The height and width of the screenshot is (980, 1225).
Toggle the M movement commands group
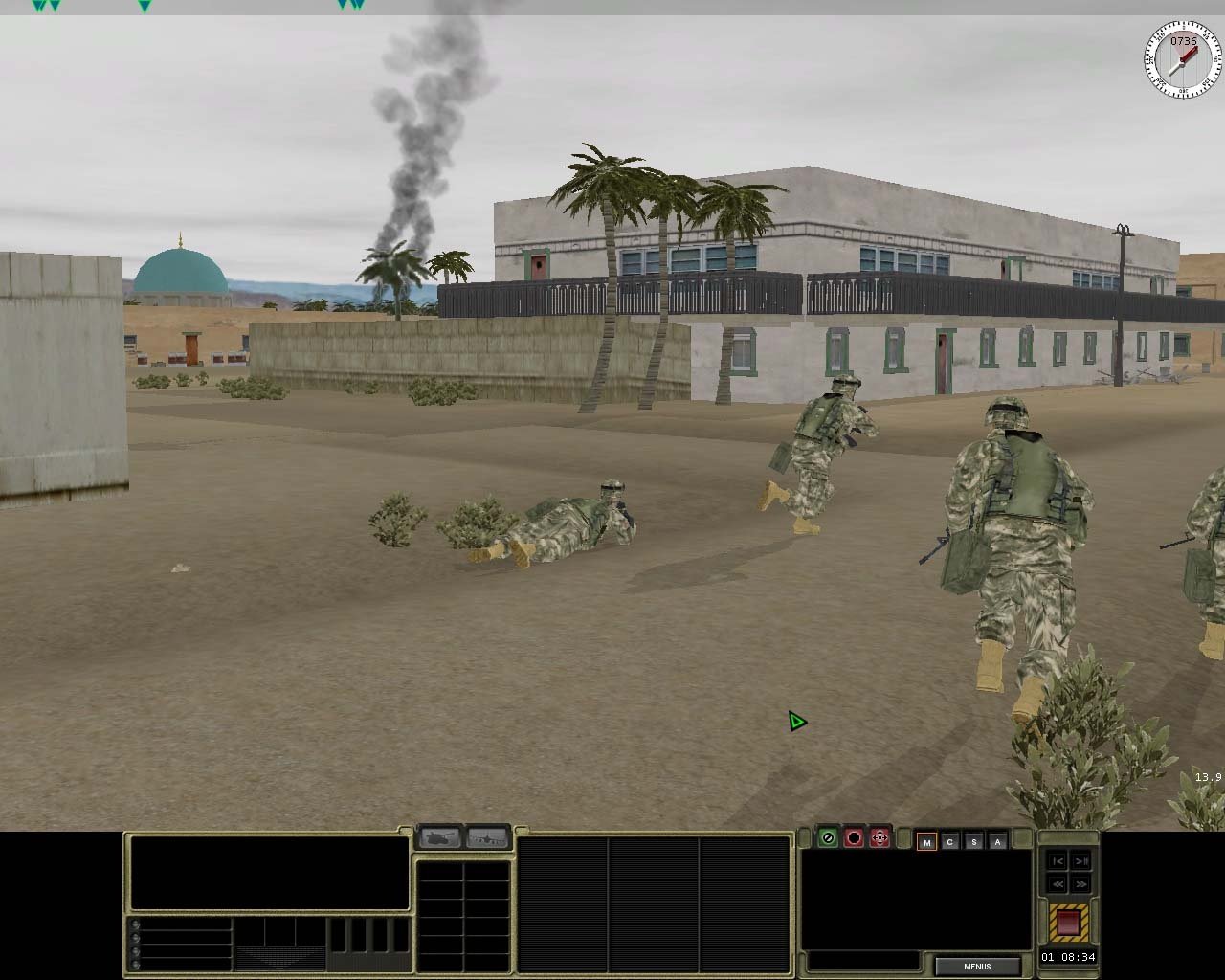coord(925,842)
